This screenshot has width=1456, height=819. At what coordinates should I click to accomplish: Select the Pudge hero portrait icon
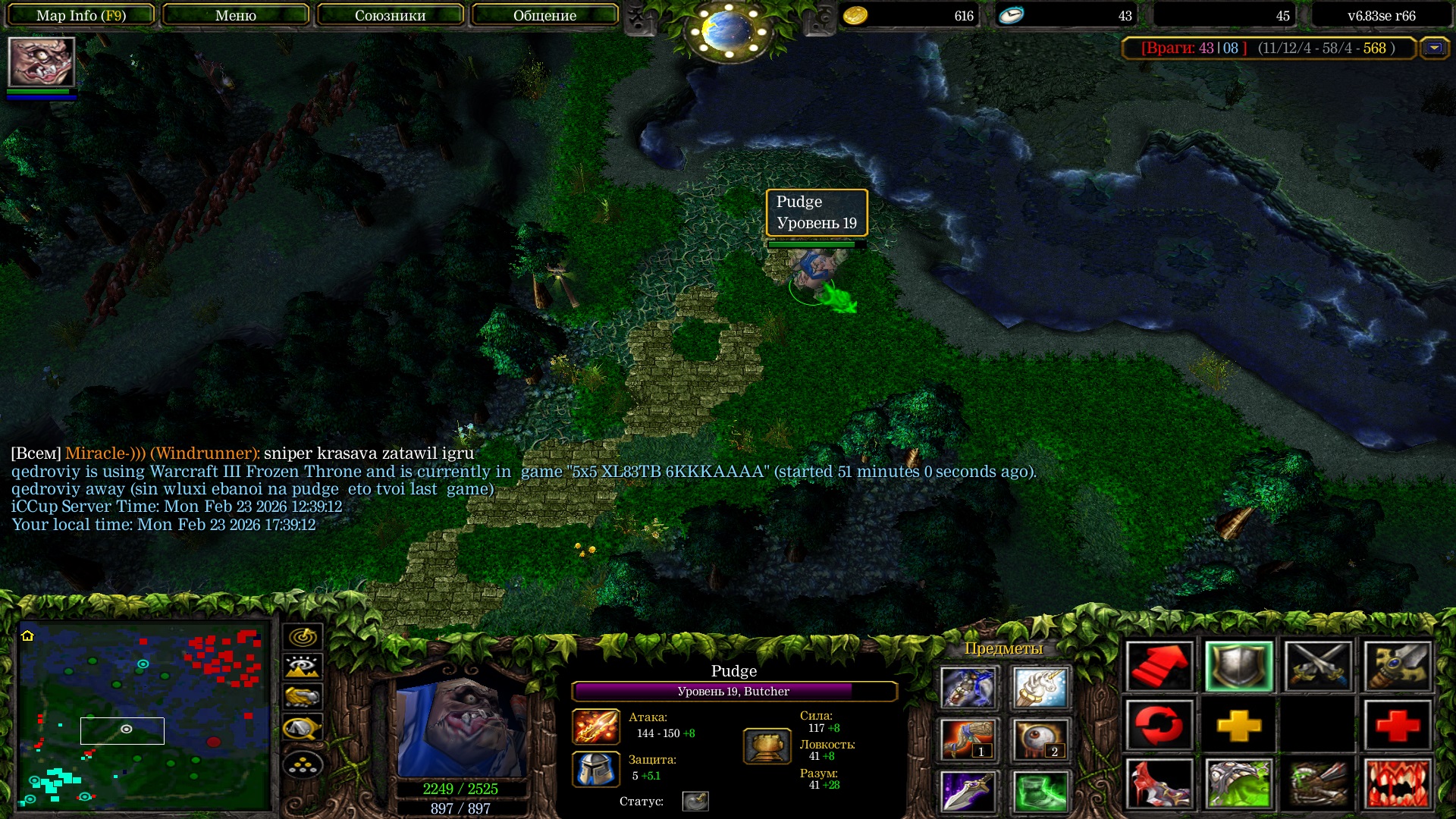[41, 62]
